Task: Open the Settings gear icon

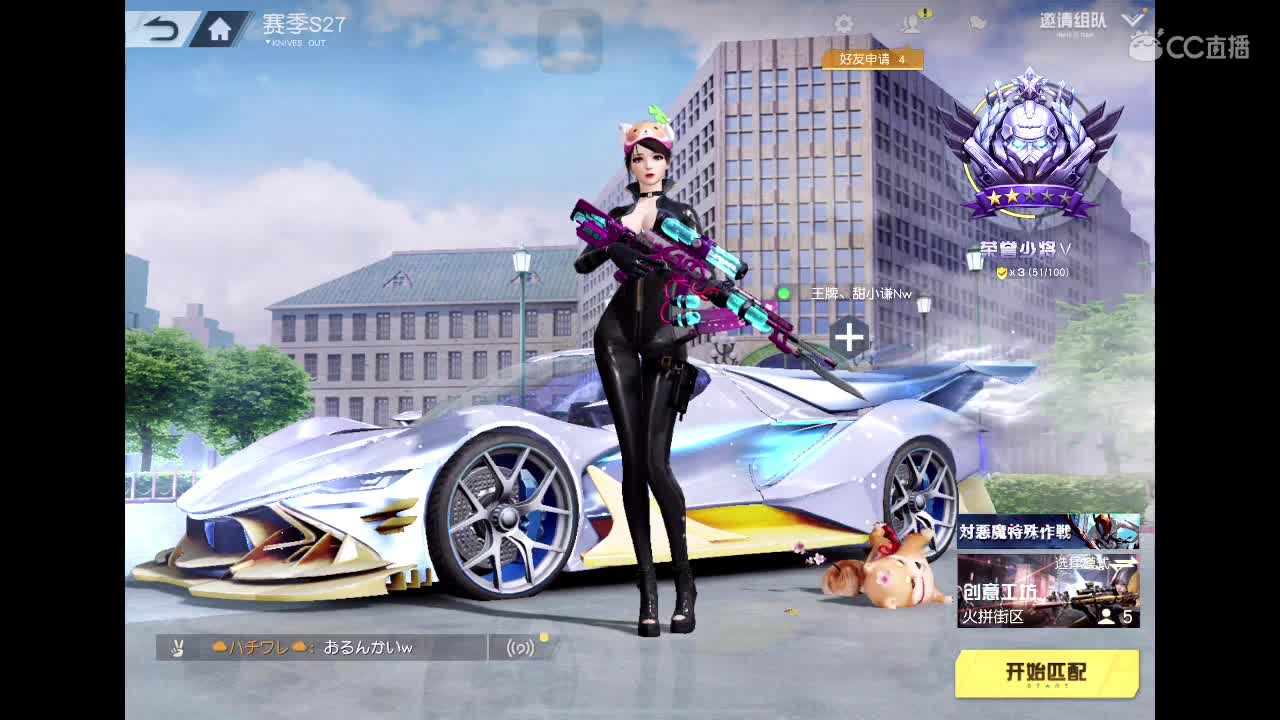Action: (845, 22)
